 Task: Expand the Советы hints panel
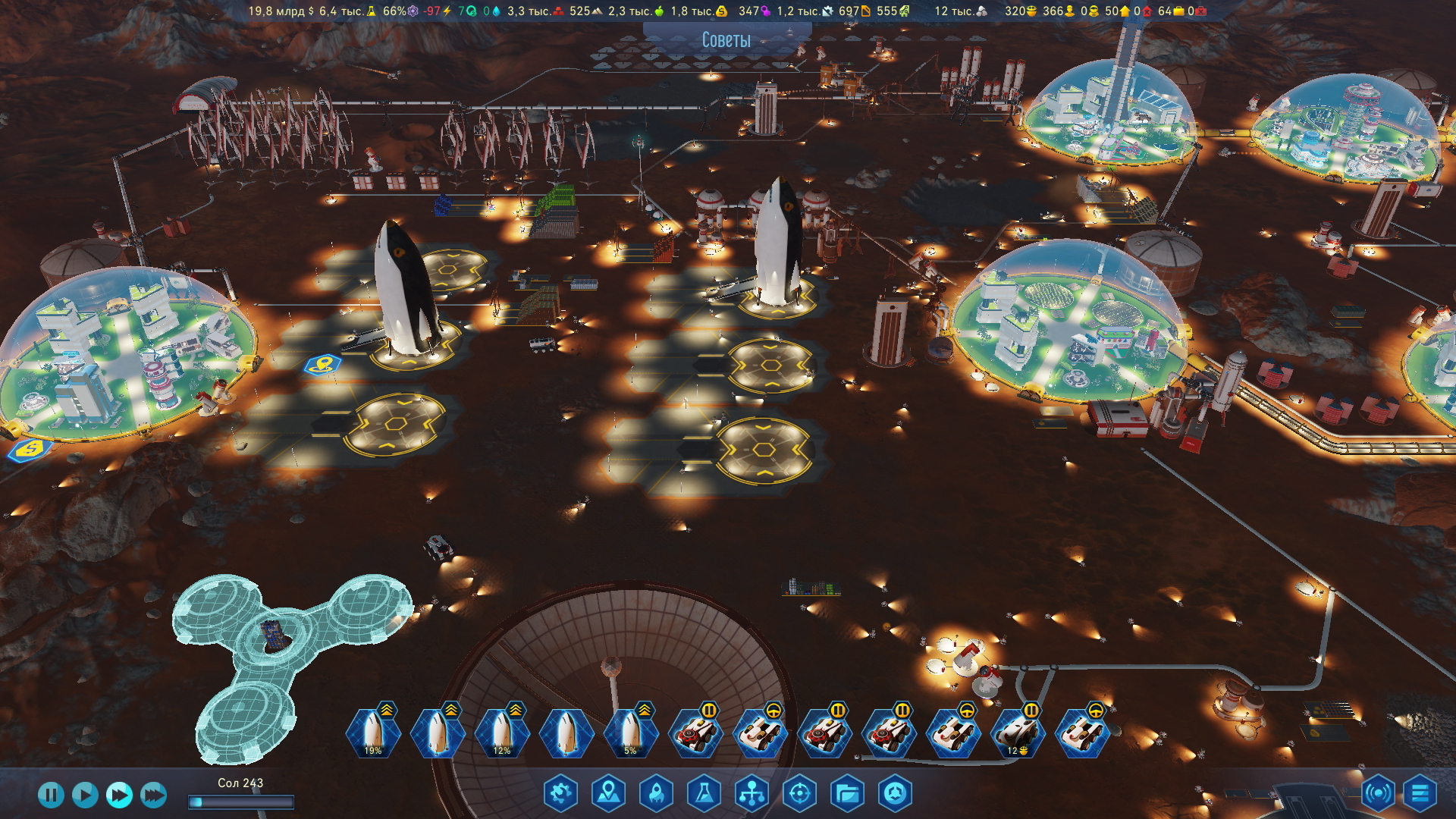[726, 39]
